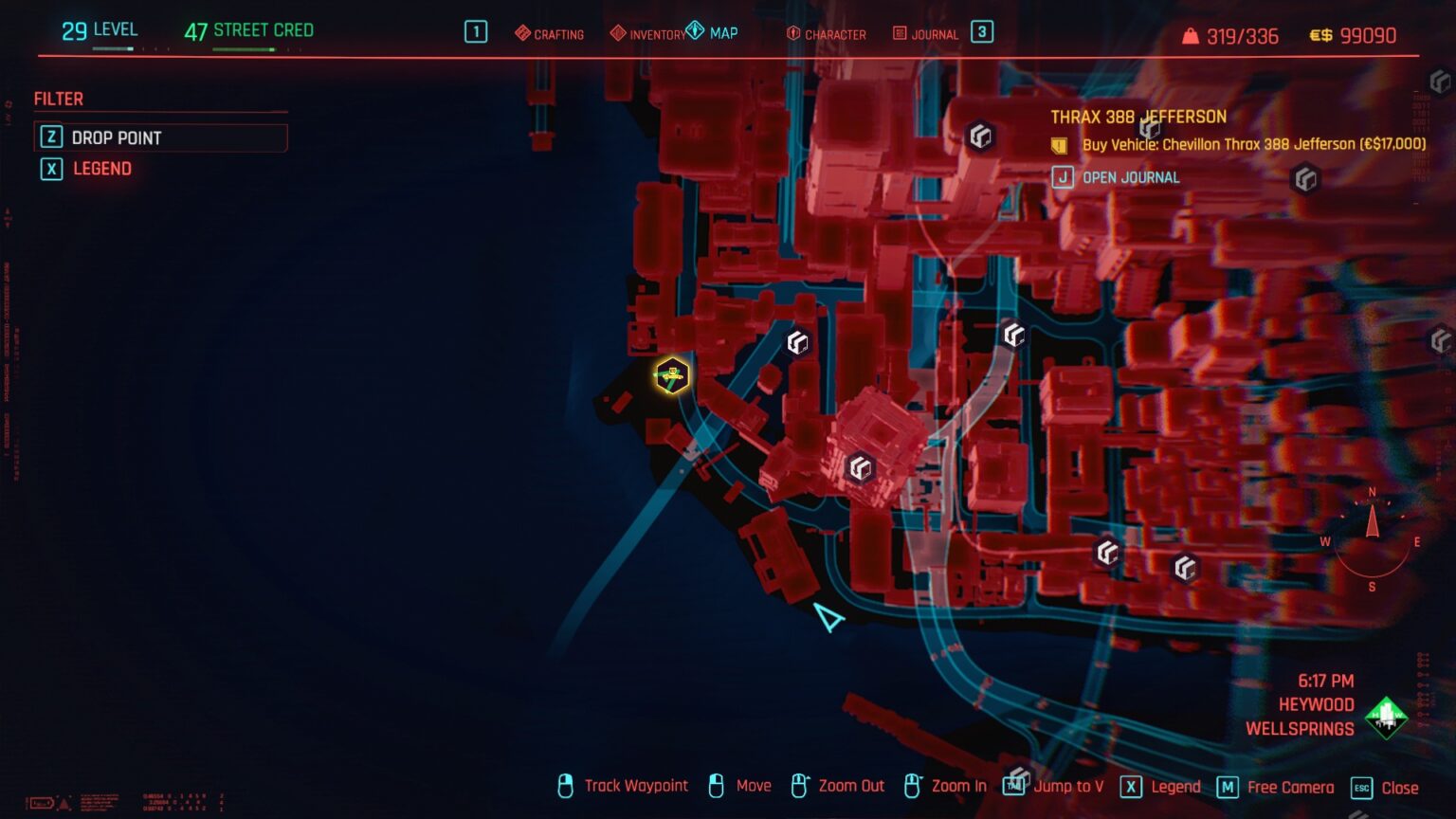Select the Map tab
Screen dimensions: 1456x819
[713, 33]
